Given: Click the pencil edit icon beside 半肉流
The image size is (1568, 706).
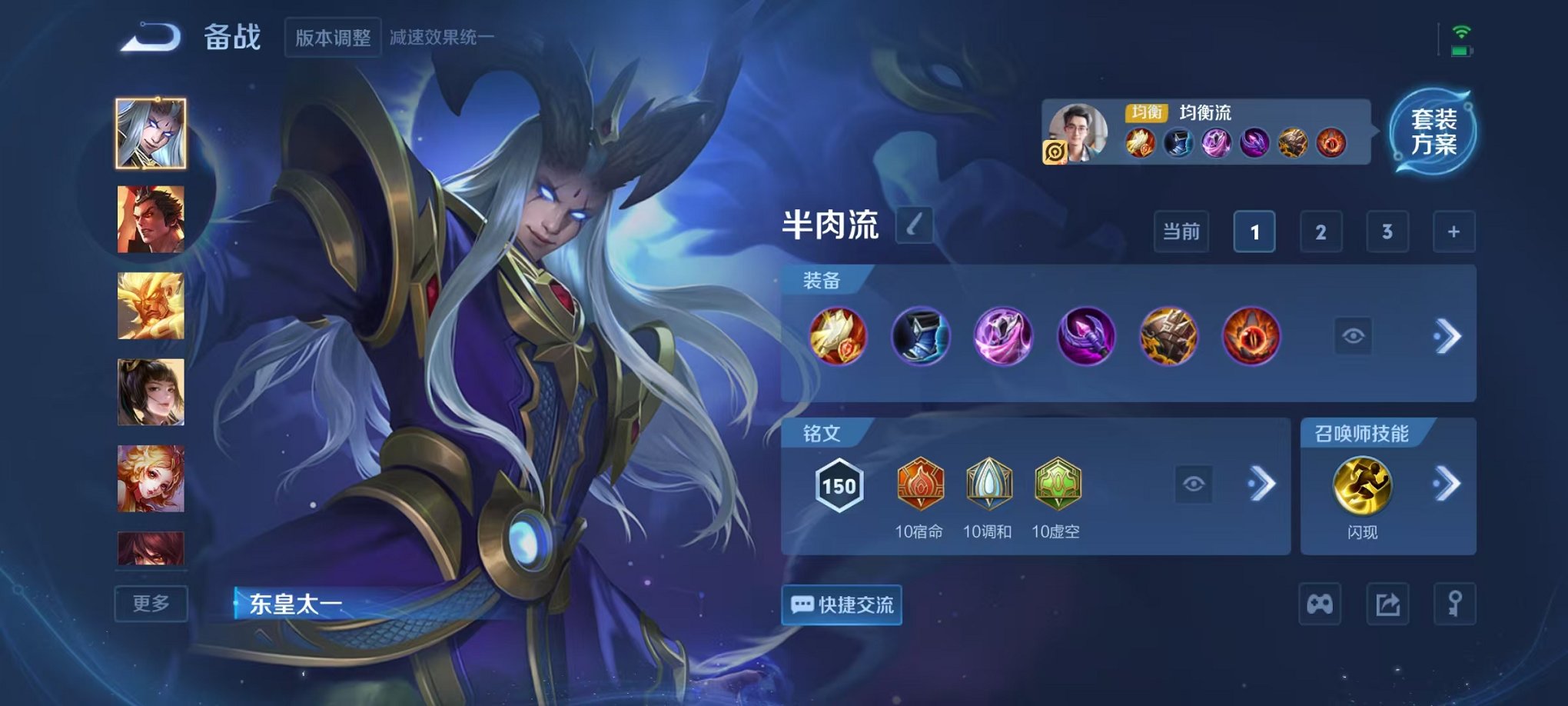Looking at the screenshot, I should tap(913, 225).
